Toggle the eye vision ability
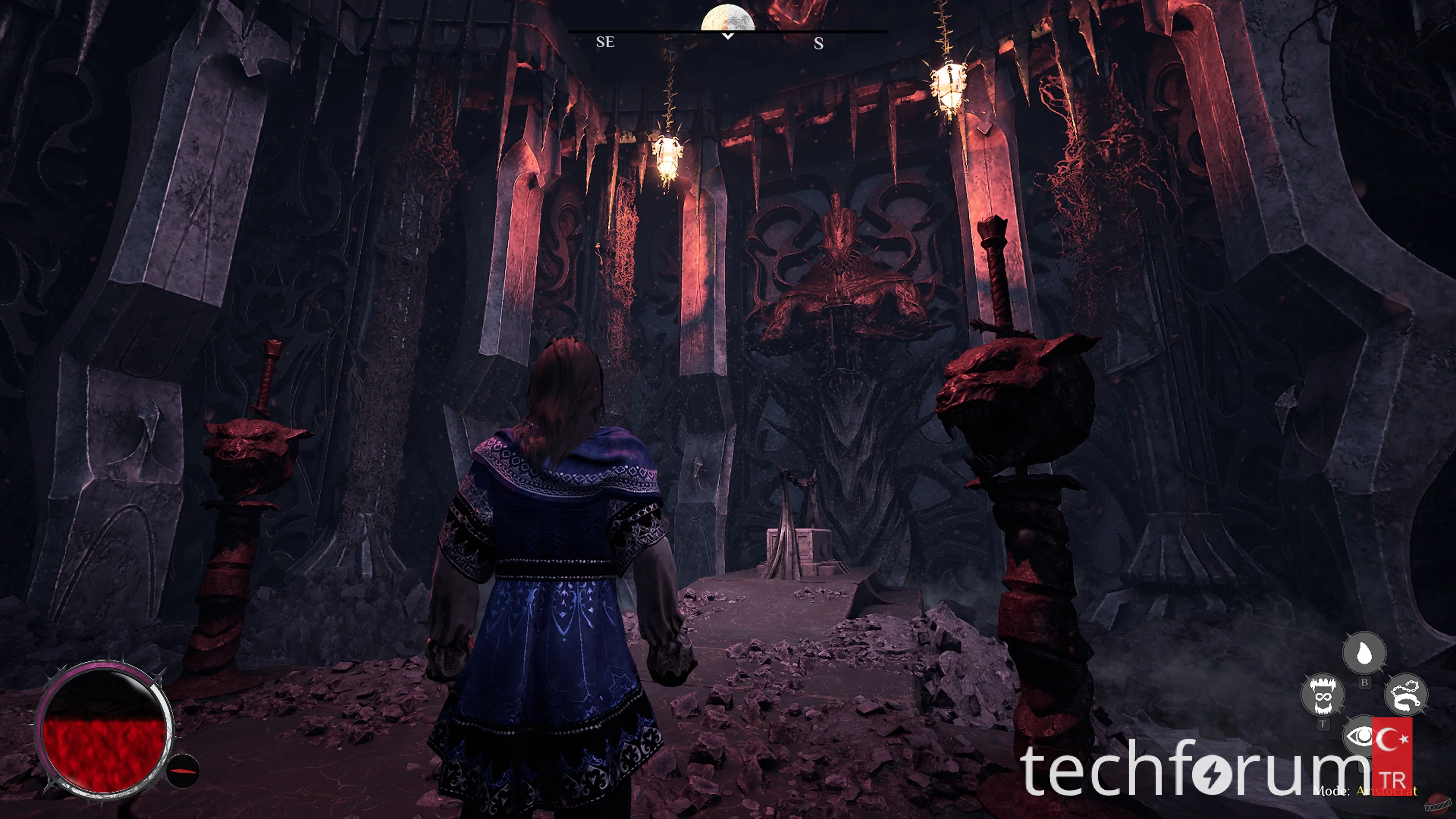Screen dimensions: 1456x819 pos(1359,736)
